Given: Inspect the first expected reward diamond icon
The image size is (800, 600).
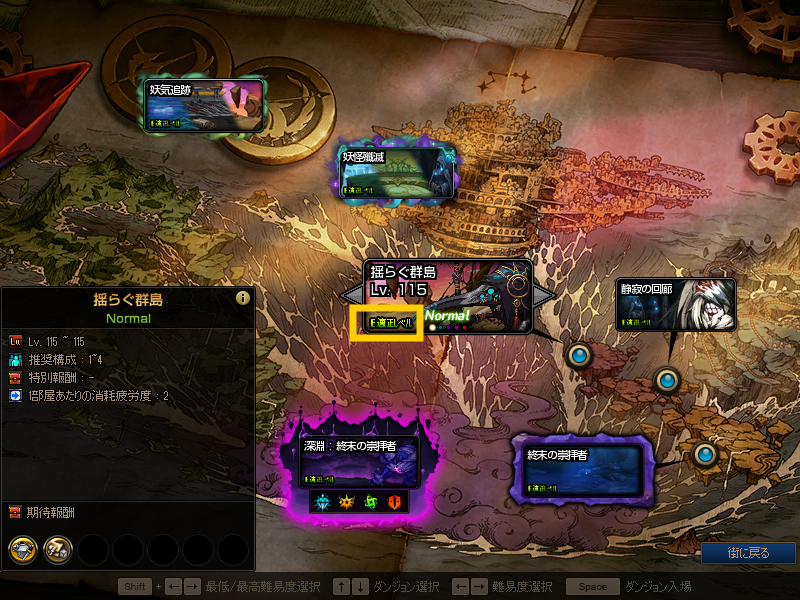Looking at the screenshot, I should 23,549.
